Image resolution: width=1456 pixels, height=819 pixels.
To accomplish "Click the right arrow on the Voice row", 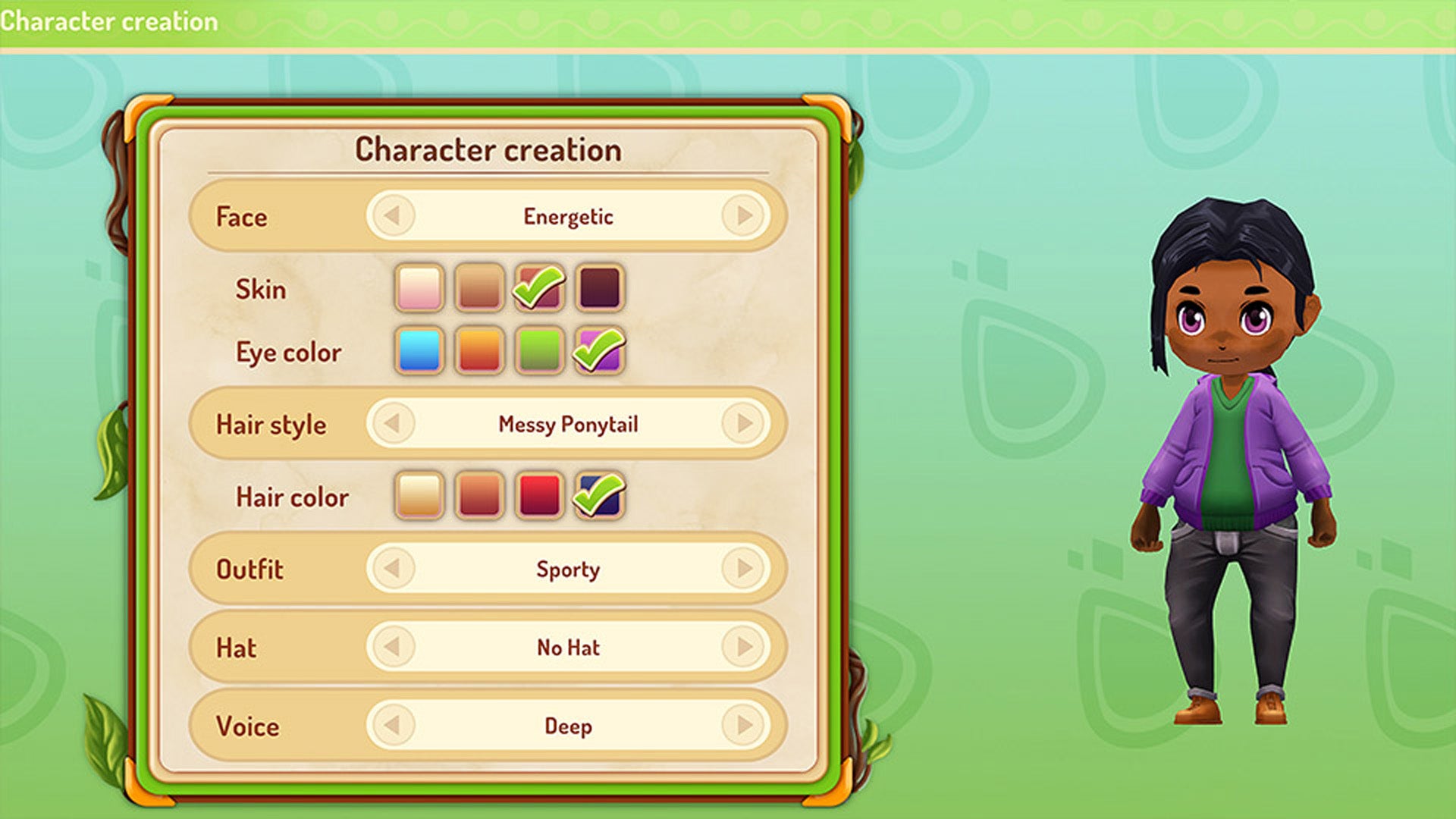I will (x=744, y=726).
